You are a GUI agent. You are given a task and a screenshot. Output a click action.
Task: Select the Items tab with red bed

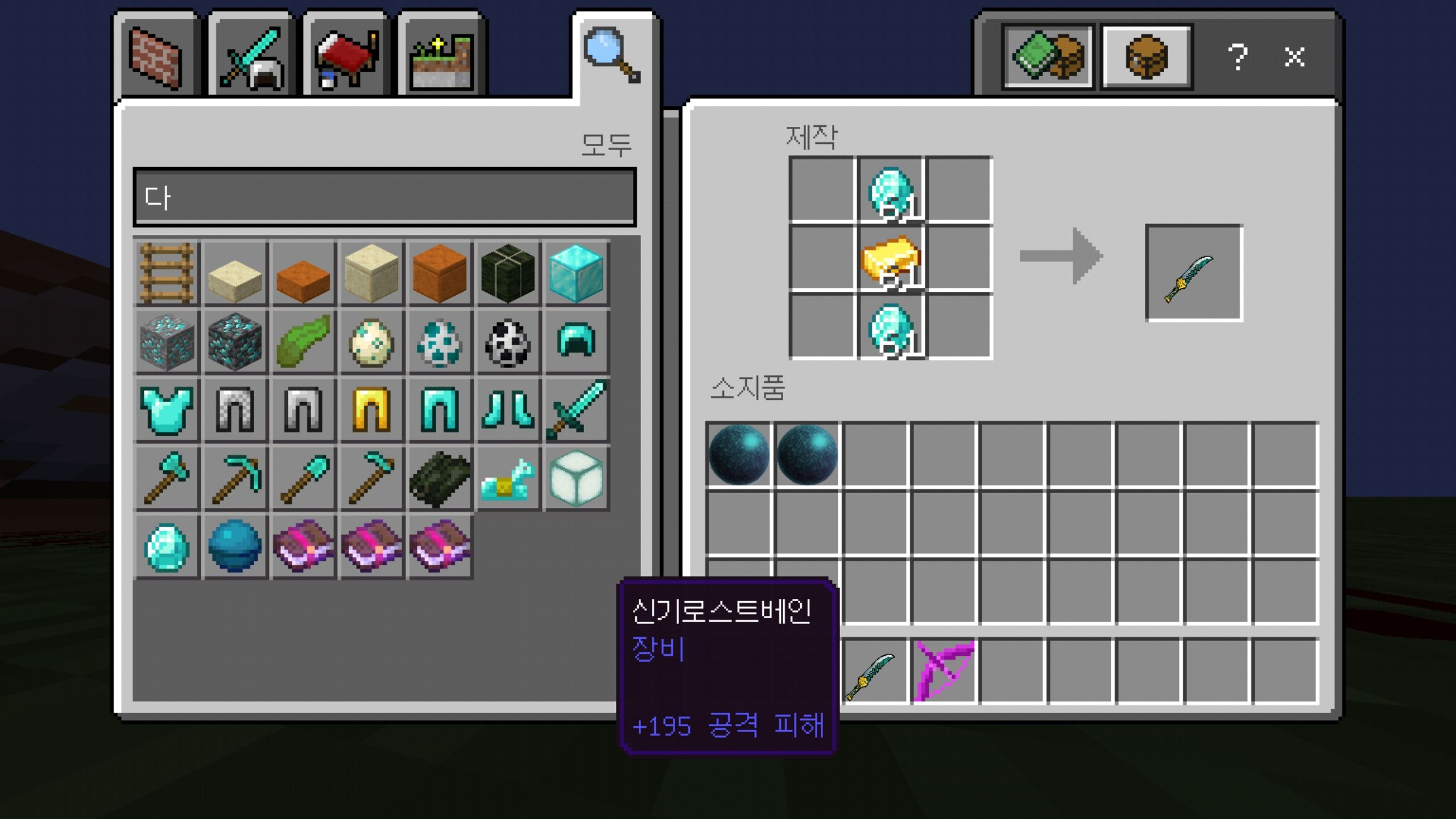coord(346,57)
